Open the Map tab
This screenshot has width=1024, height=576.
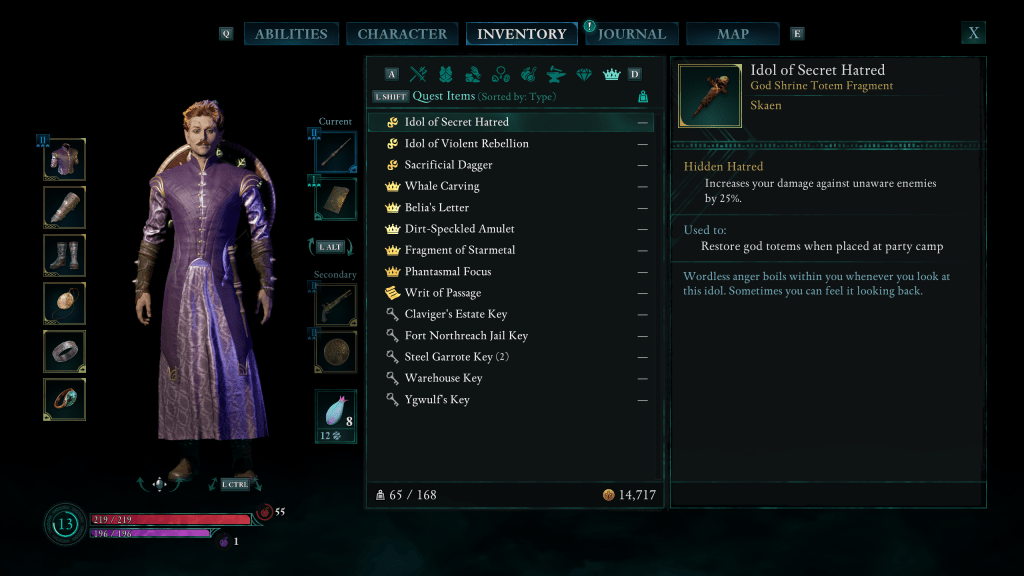click(x=733, y=34)
